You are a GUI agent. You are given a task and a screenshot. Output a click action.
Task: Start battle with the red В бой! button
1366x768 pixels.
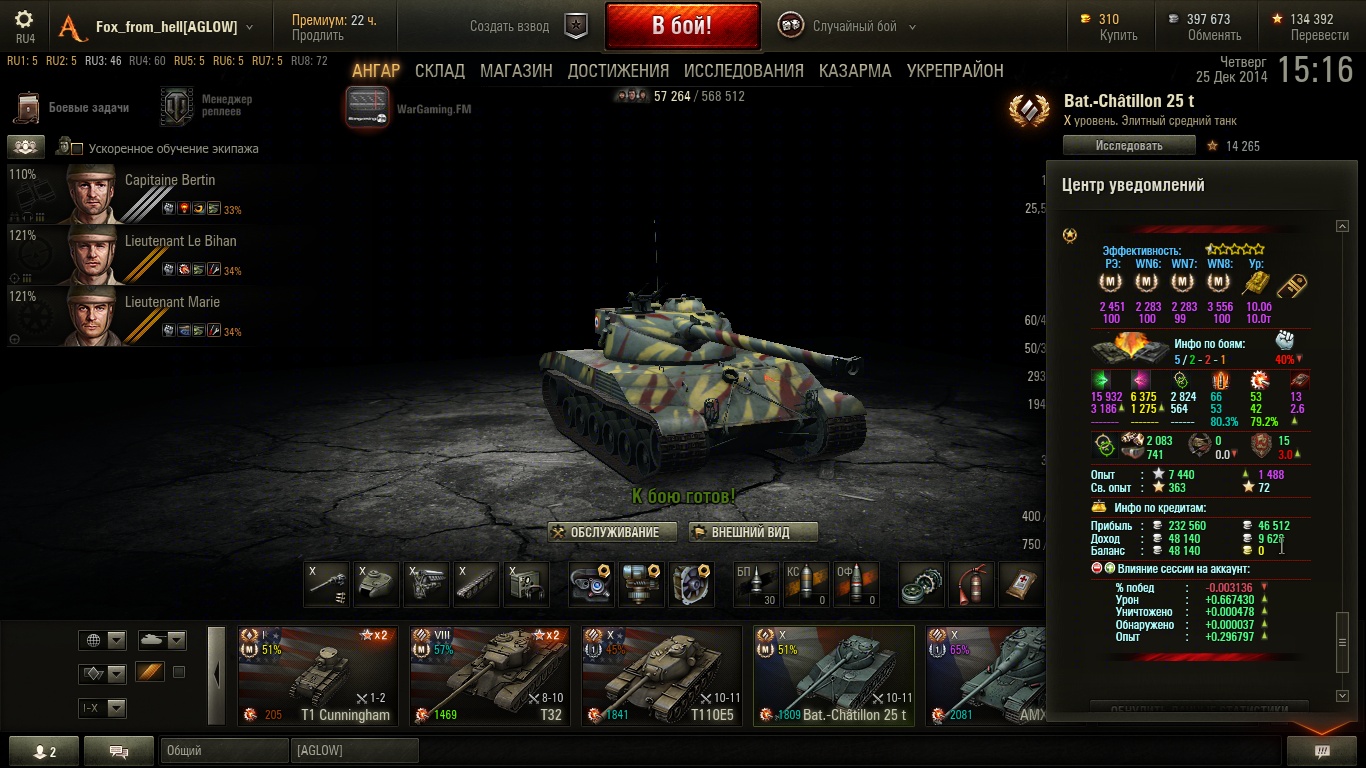(x=682, y=26)
